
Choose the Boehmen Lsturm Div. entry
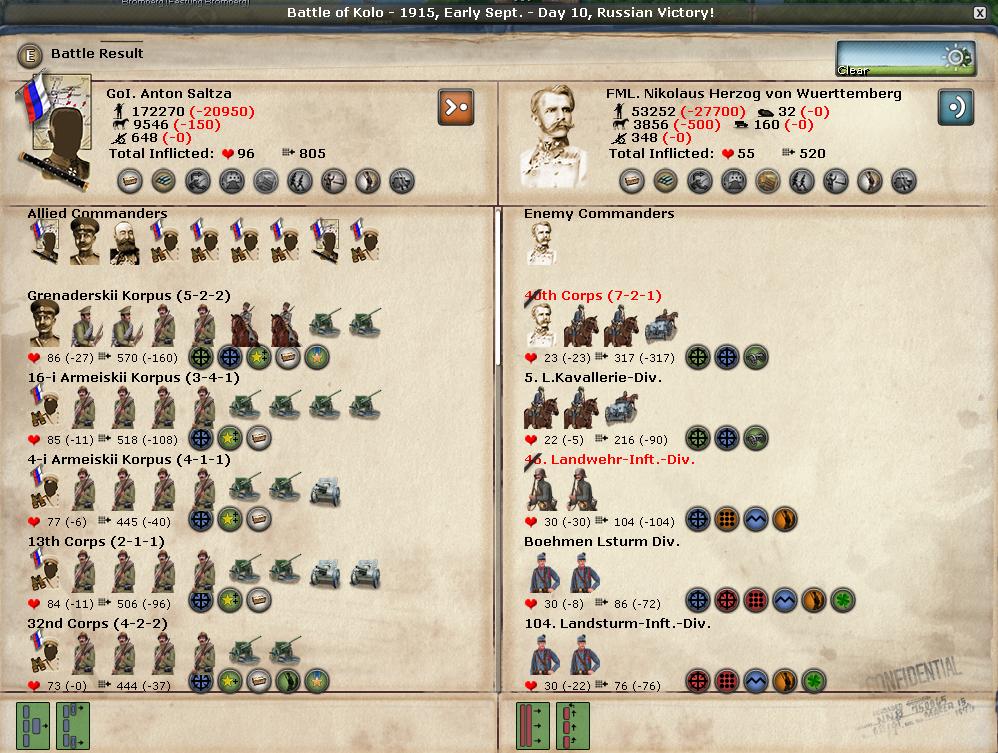601,542
